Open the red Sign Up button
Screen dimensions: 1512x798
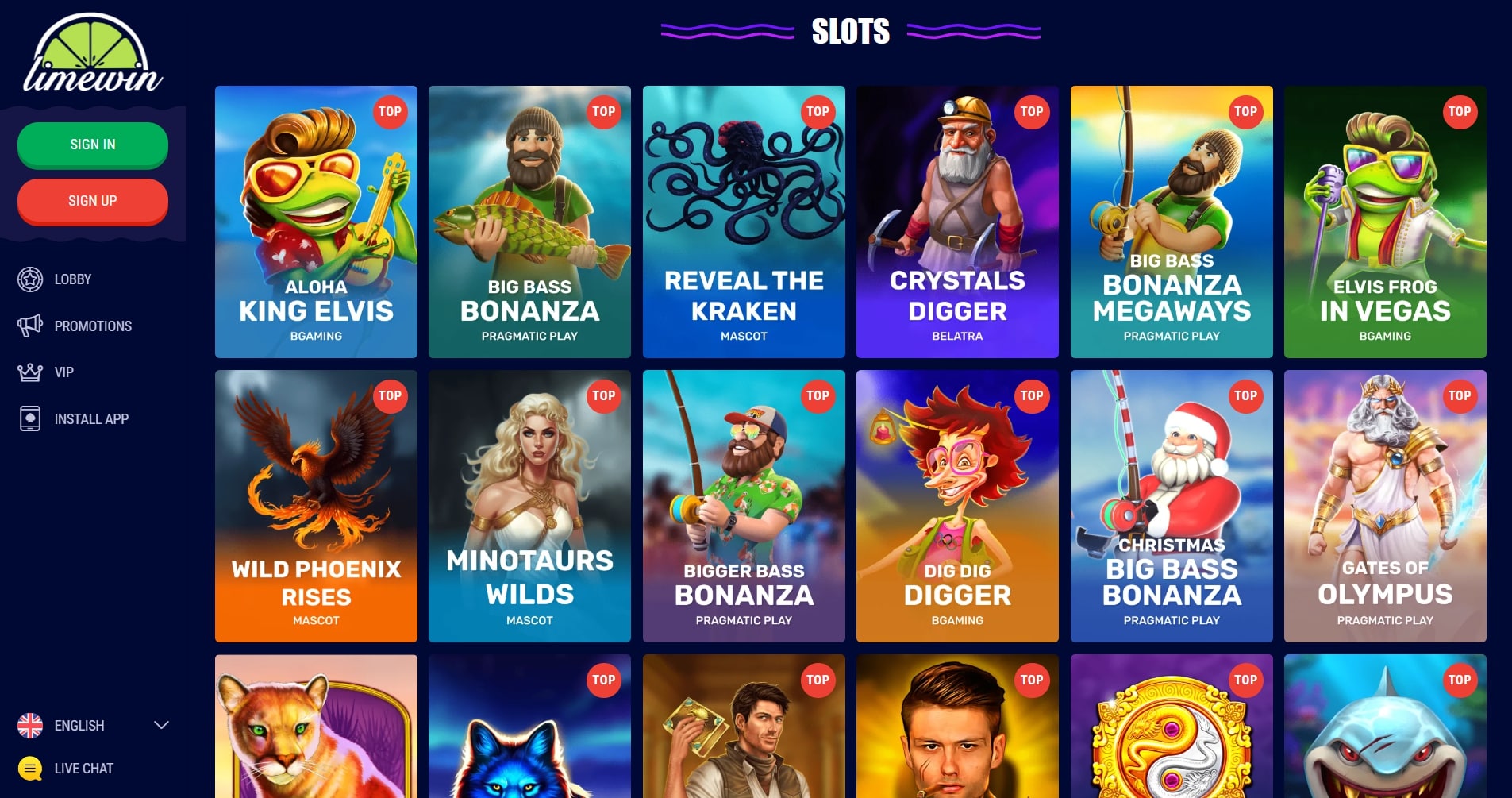93,201
